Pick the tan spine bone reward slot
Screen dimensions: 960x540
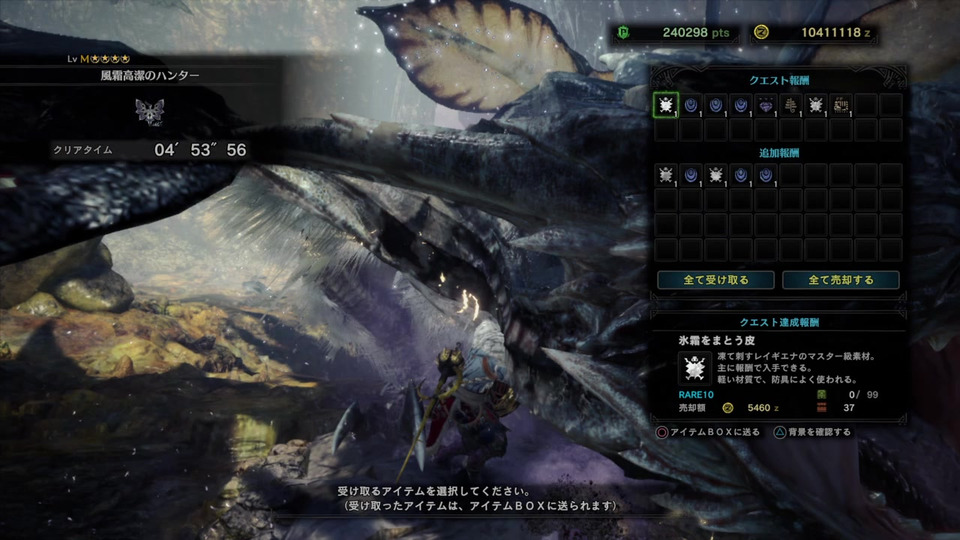(x=791, y=105)
